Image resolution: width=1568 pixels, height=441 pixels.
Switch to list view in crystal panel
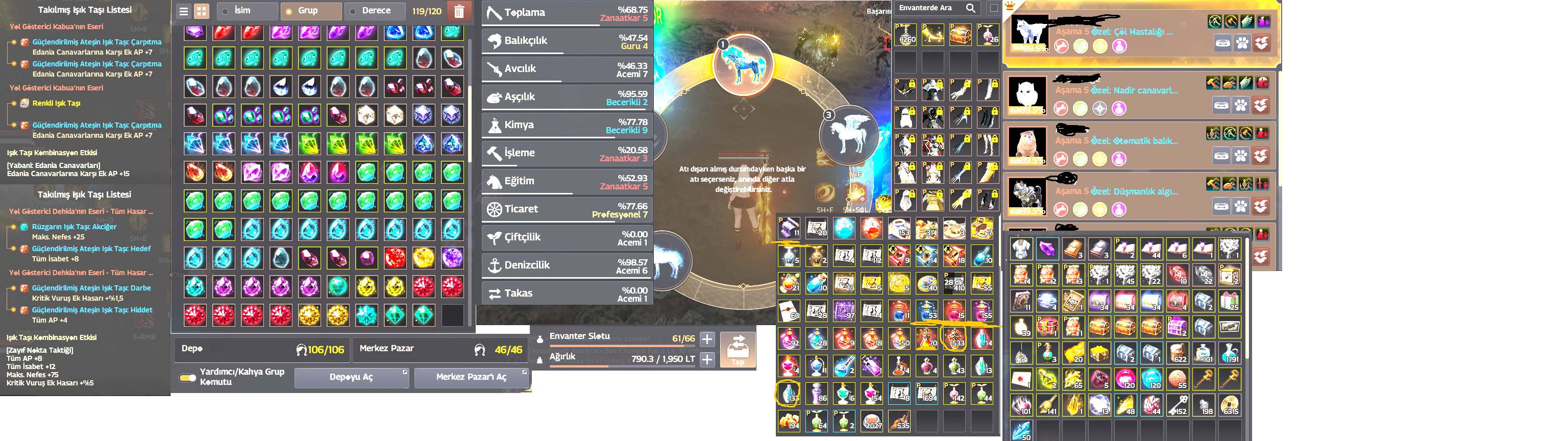[x=184, y=11]
